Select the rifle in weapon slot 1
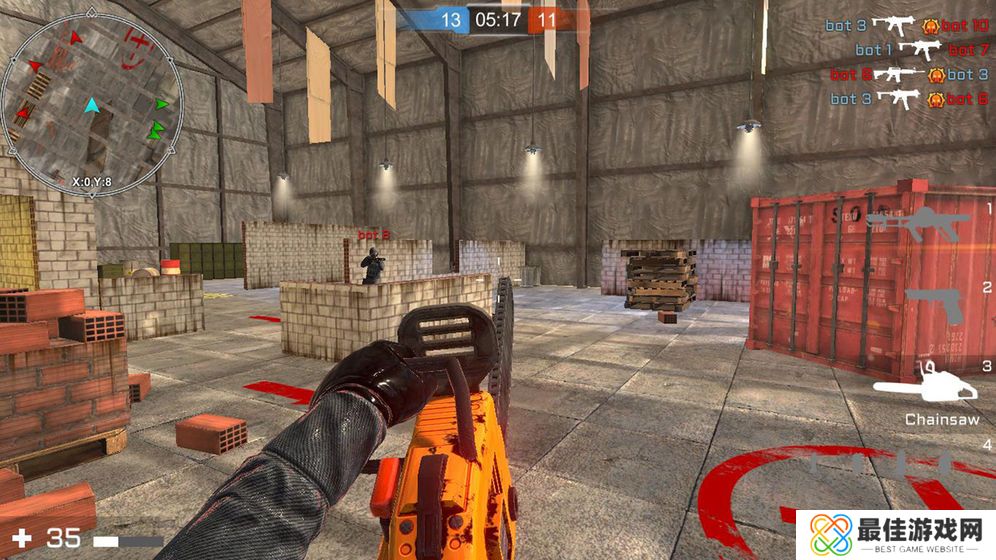The image size is (996, 560). tap(918, 224)
